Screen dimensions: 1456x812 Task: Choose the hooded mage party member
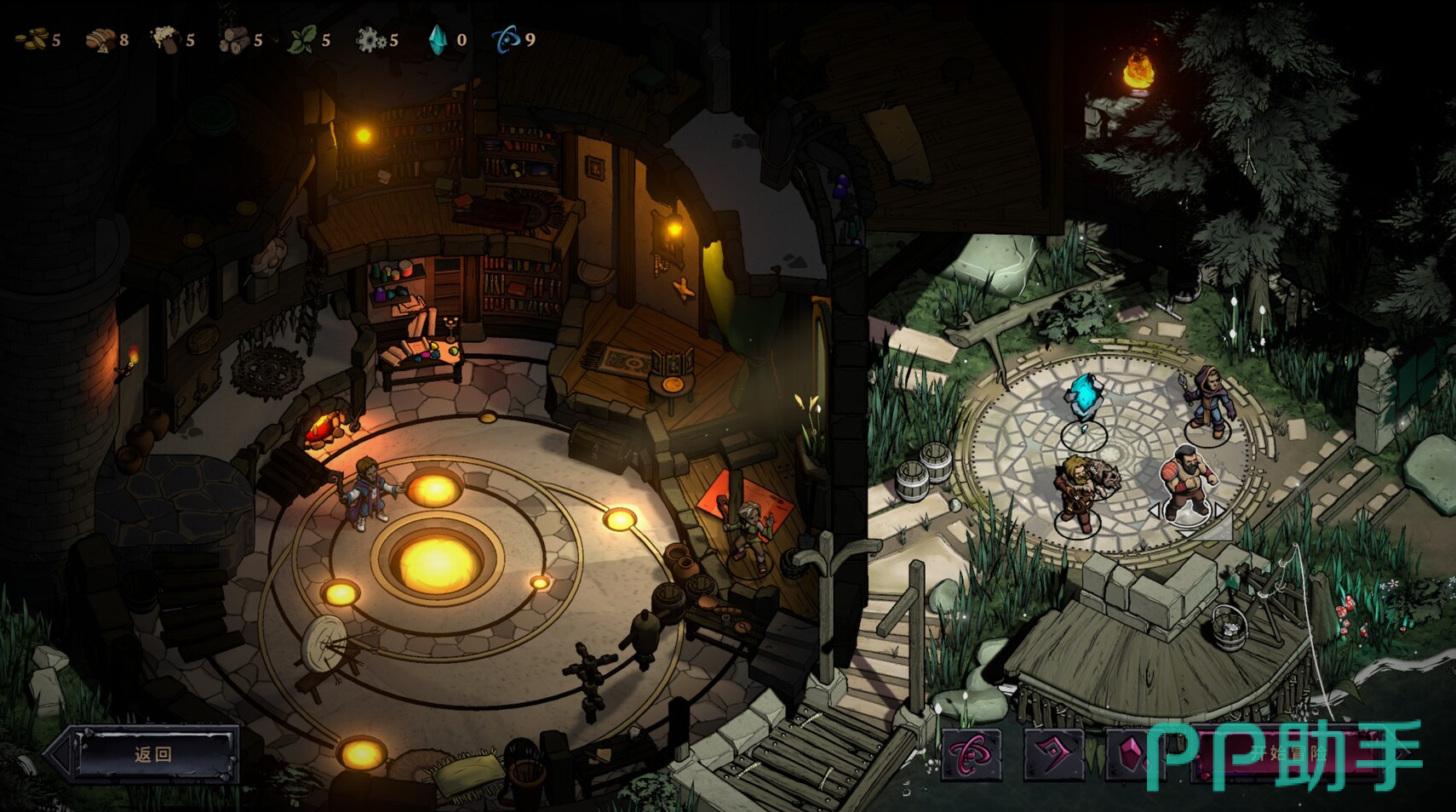pyautogui.click(x=1210, y=402)
